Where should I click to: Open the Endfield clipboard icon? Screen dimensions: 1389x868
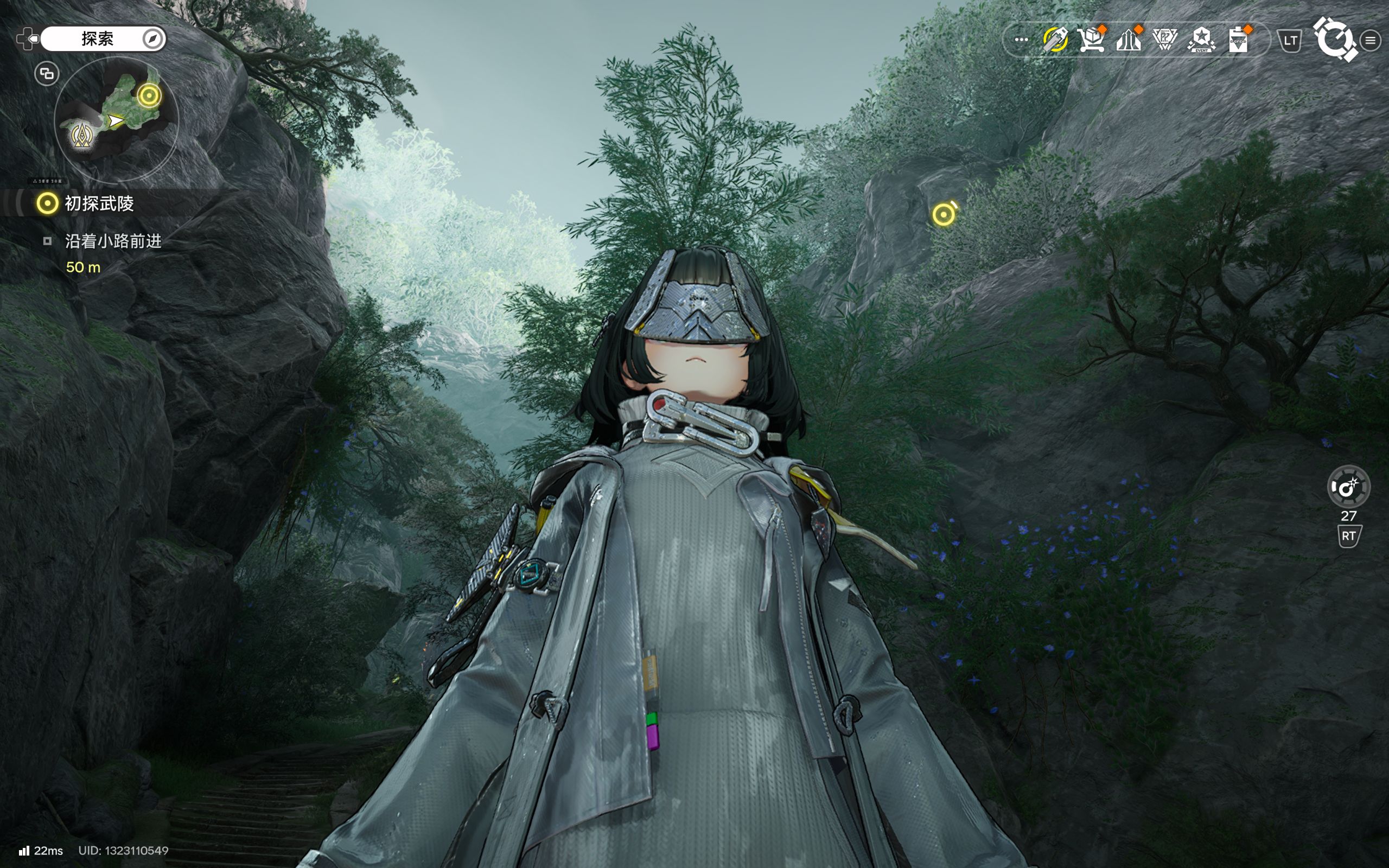(x=1239, y=40)
